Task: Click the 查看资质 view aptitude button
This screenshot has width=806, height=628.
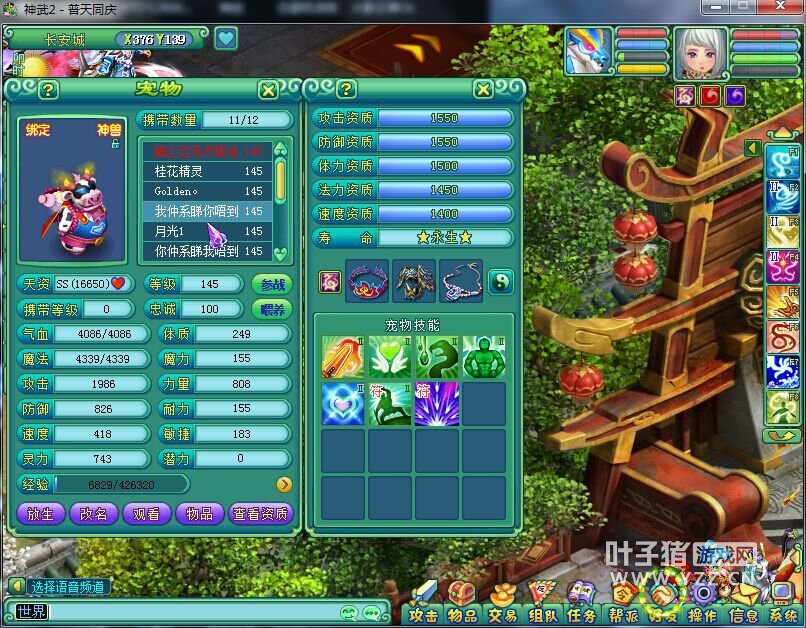Action: click(261, 514)
